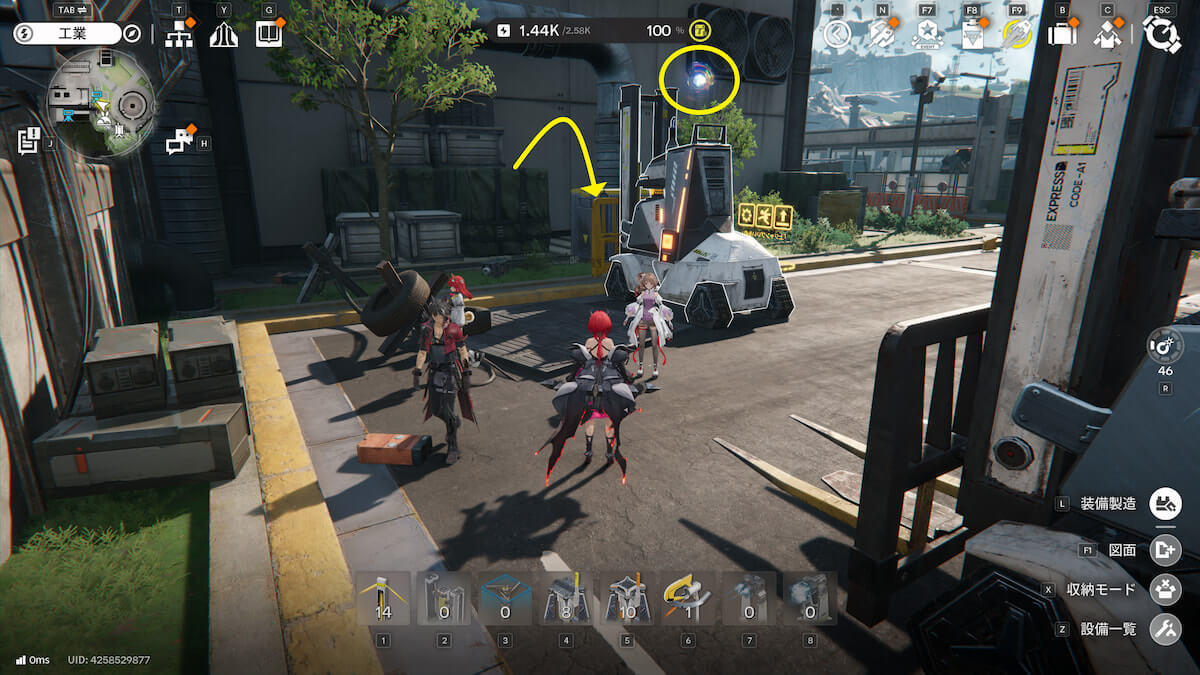This screenshot has width=1200, height=675.
Task: Select the hotbar slot holding 14 items
Action: [x=383, y=599]
